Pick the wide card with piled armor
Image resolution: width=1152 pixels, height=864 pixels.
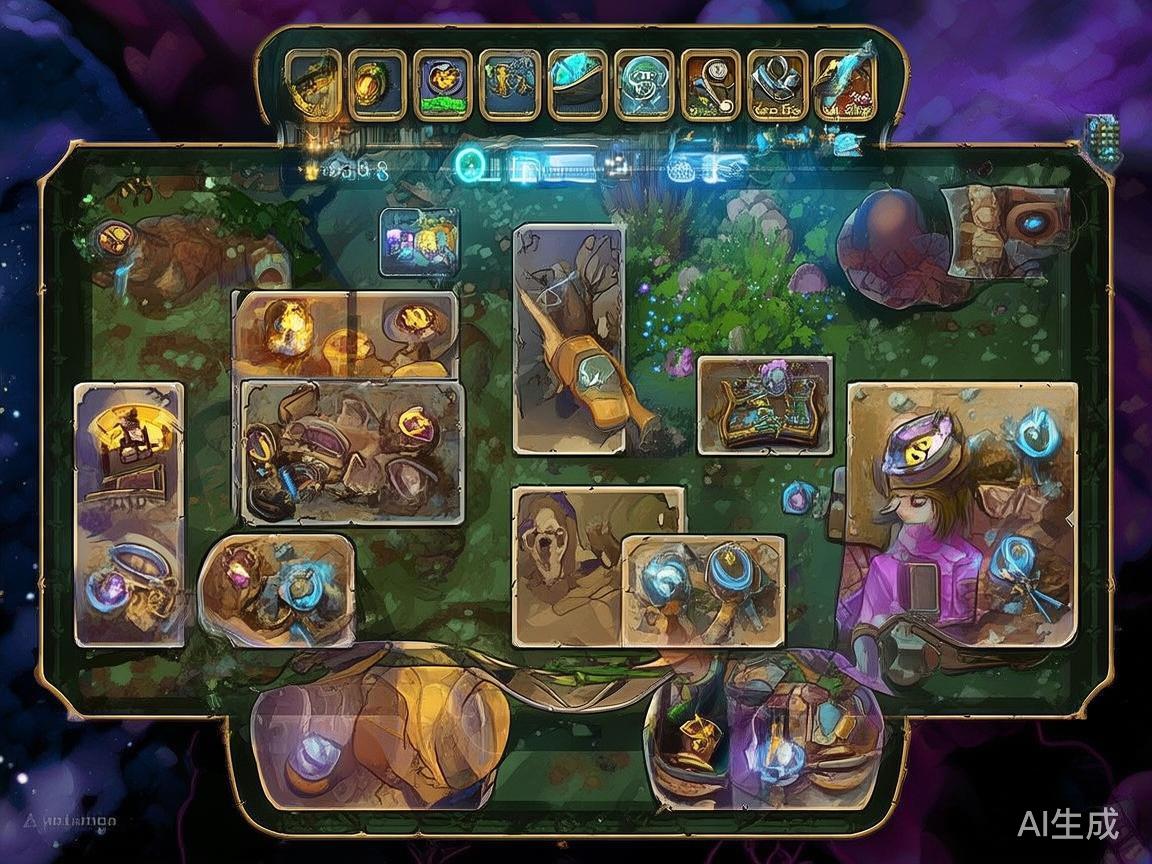(x=352, y=451)
